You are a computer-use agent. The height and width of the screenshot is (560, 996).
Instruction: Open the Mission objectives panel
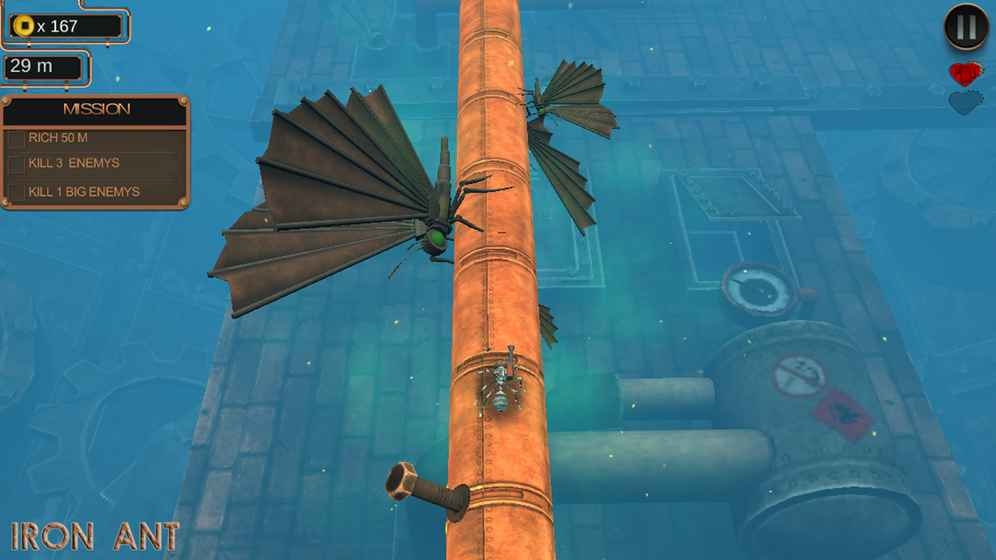click(96, 110)
